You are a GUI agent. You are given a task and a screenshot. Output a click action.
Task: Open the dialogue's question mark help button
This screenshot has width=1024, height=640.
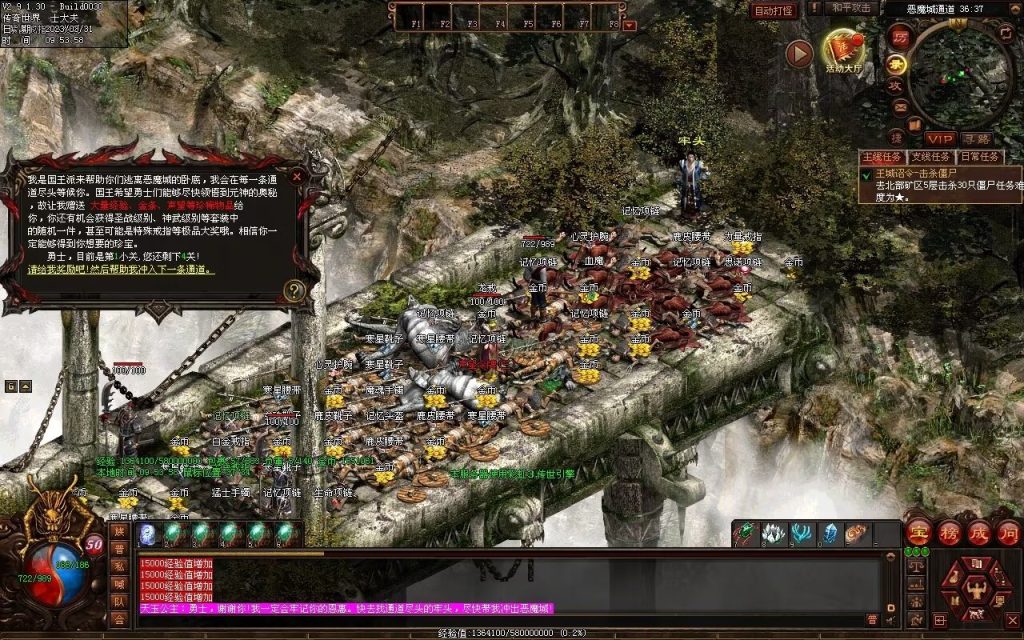coord(294,291)
